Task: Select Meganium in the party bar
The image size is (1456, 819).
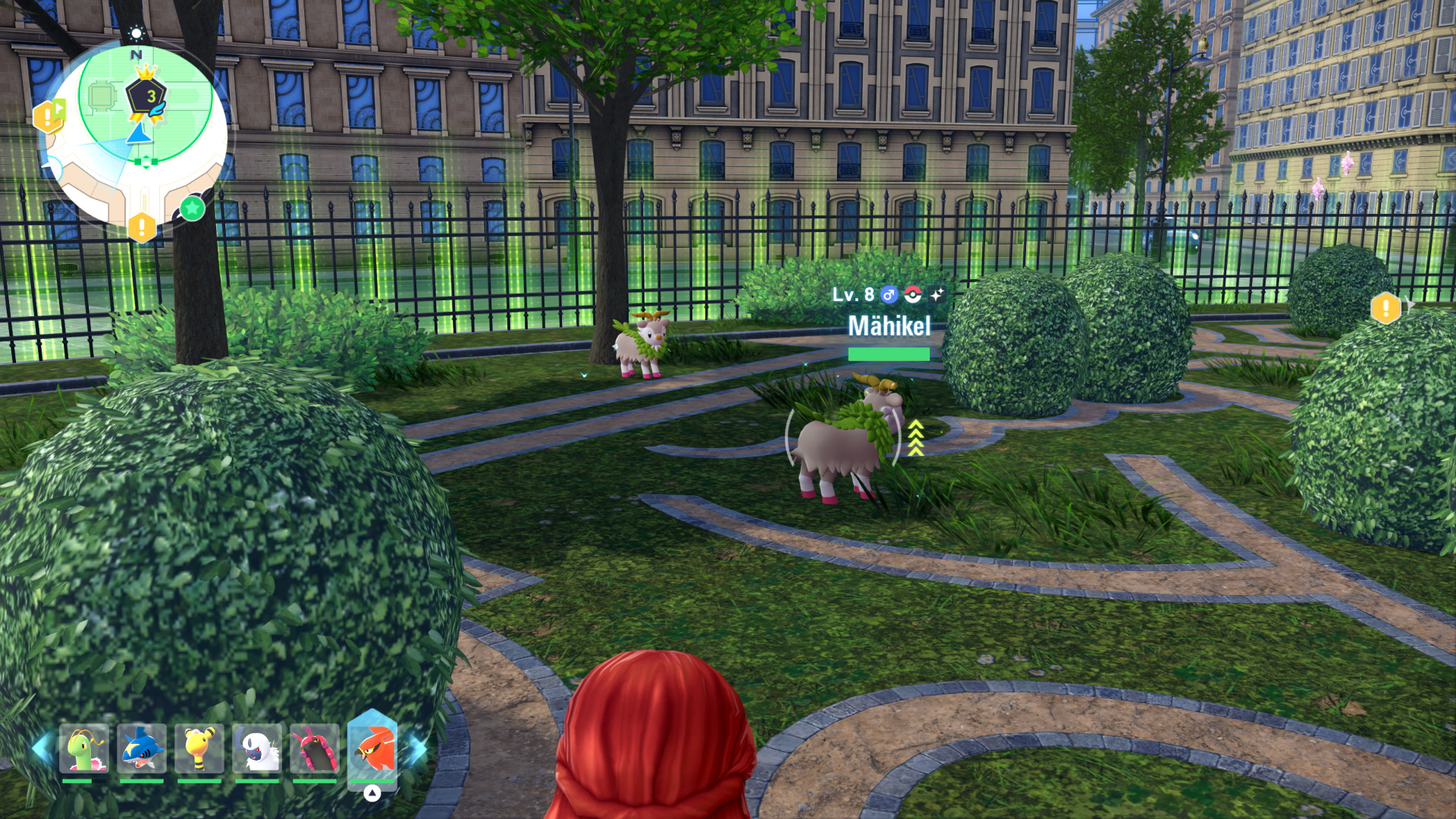Action: 84,749
